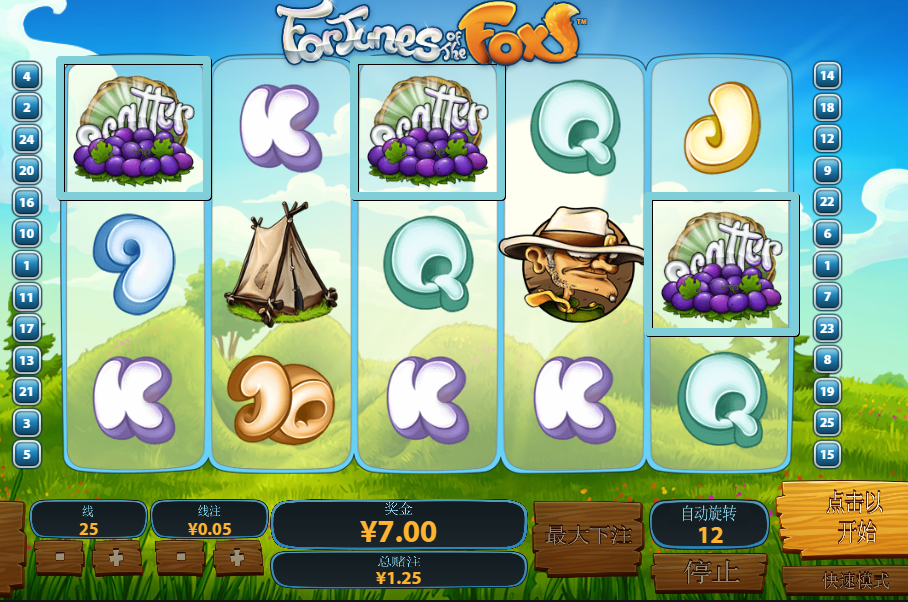Select payline number 17
This screenshot has width=908, height=602.
(x=27, y=328)
